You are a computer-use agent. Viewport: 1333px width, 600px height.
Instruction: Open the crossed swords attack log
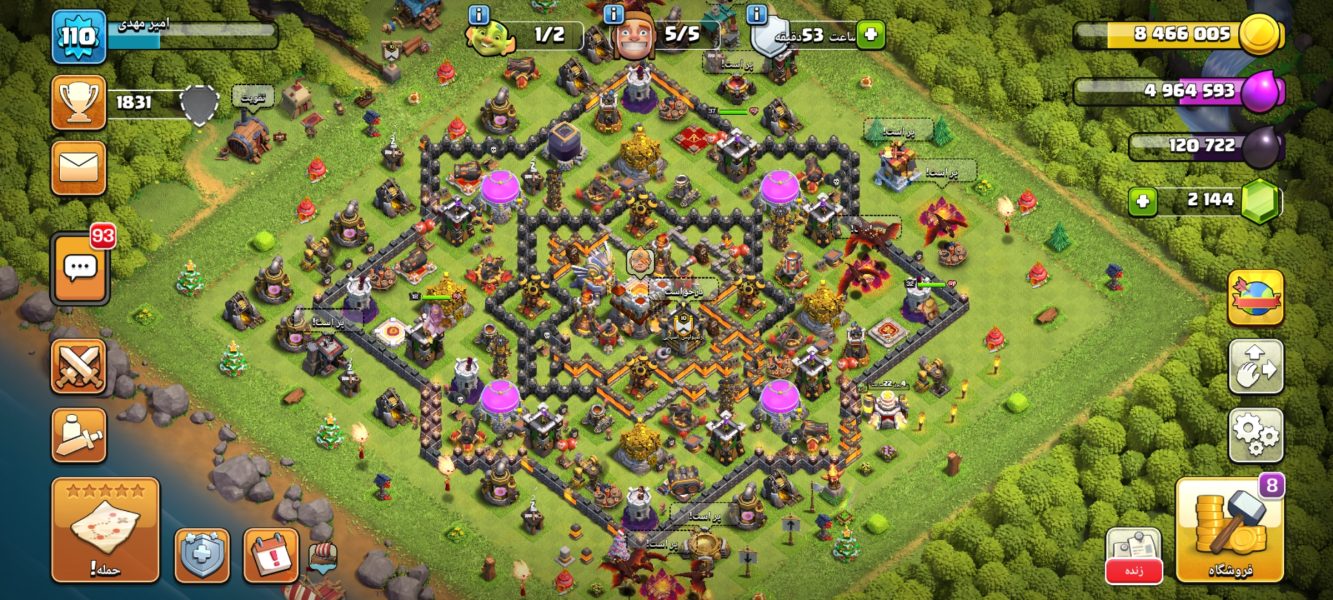[x=78, y=366]
